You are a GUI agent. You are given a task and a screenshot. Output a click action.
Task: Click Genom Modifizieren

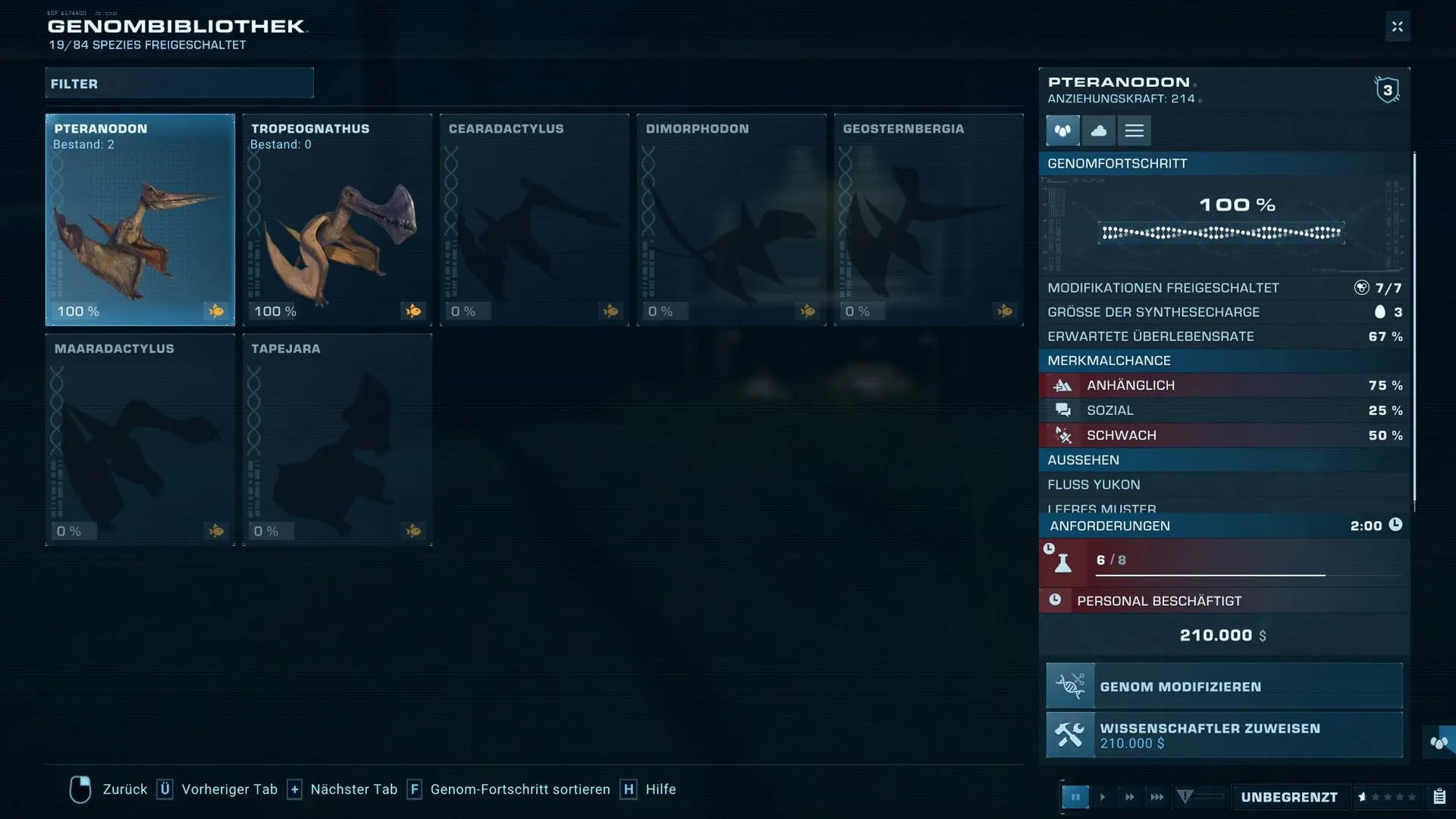coord(1224,686)
